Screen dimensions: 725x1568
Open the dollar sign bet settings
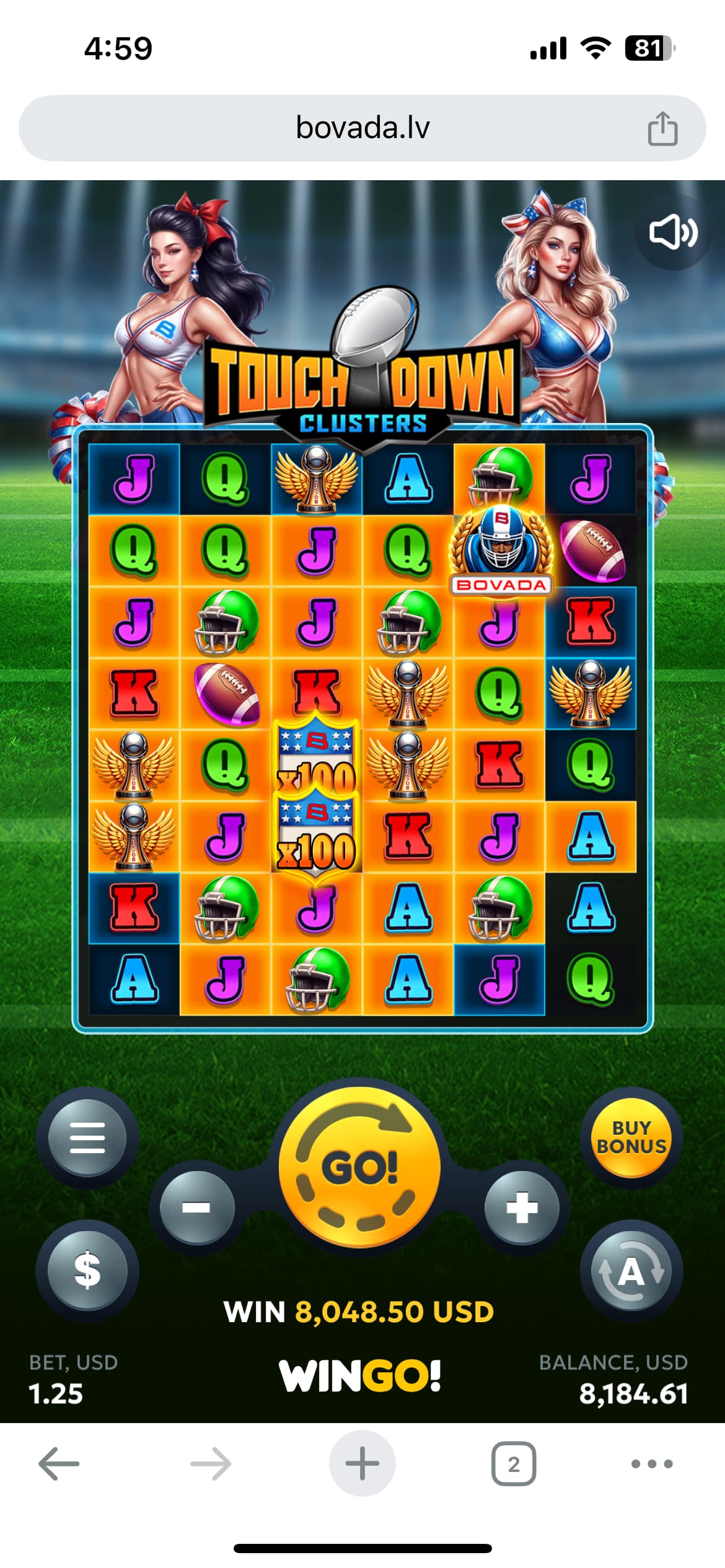87,1270
